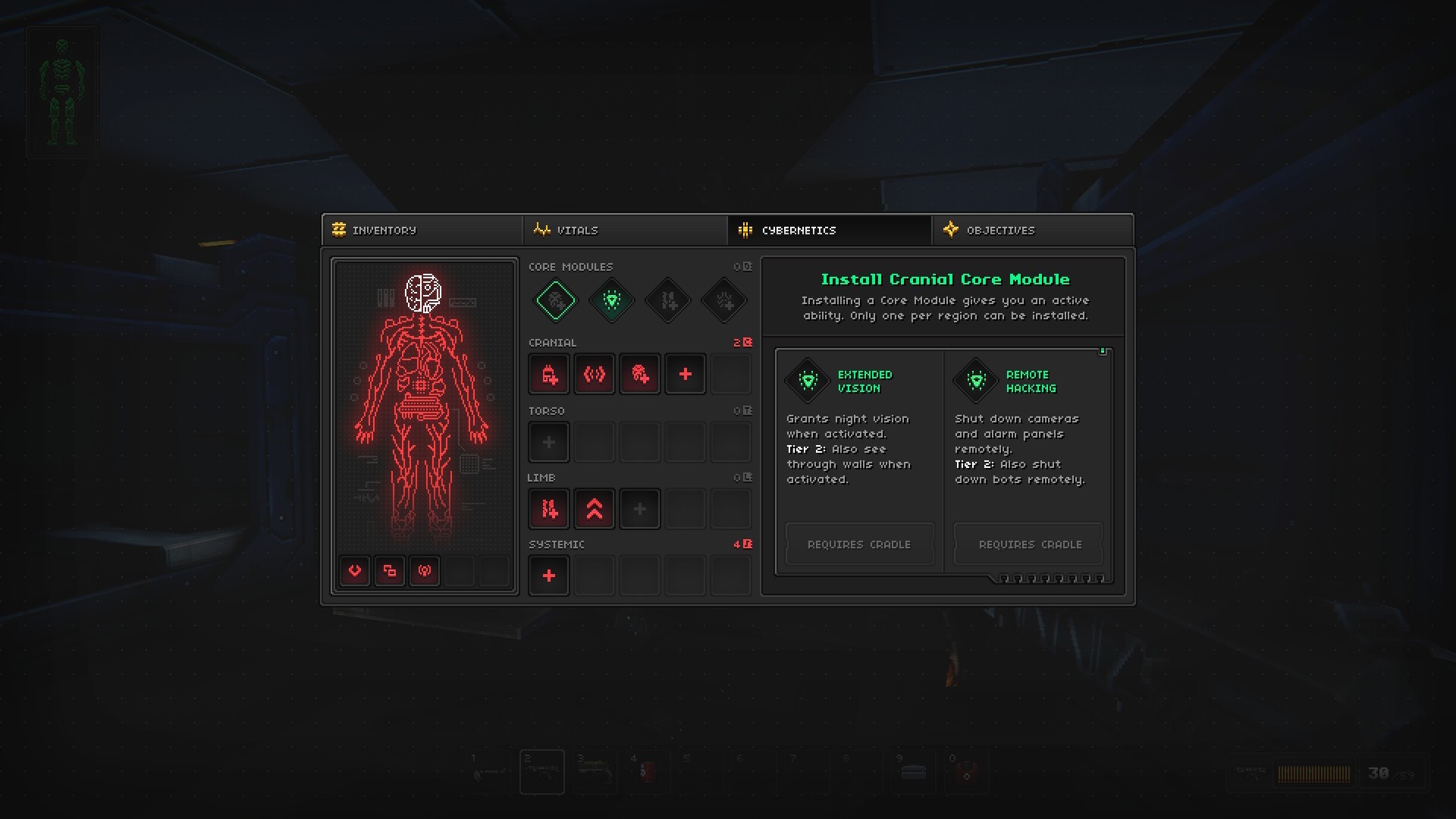Click the grey plus limb upgrade slot
Screen dimensions: 1456x819
tap(640, 509)
